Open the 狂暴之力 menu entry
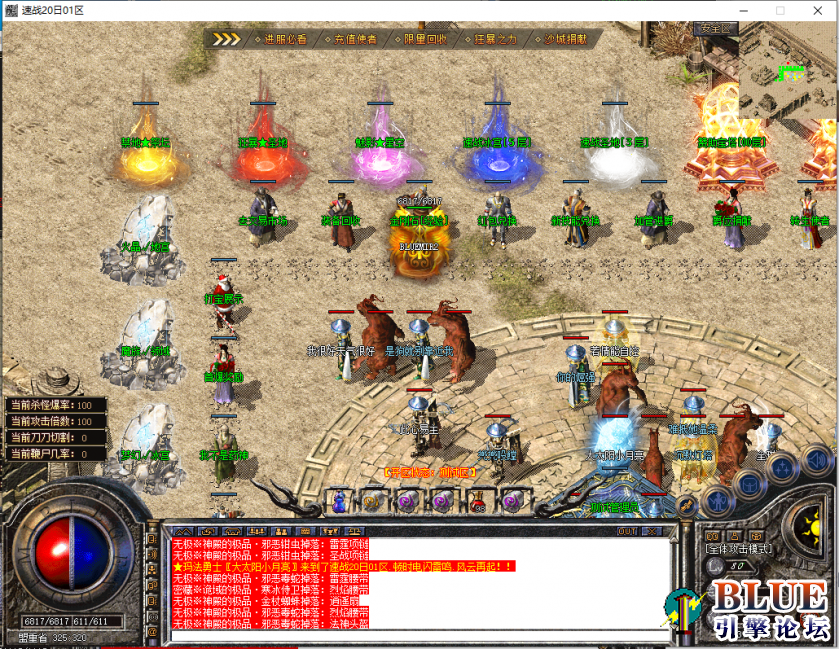Screen dimensions: 839x649 click(495, 39)
